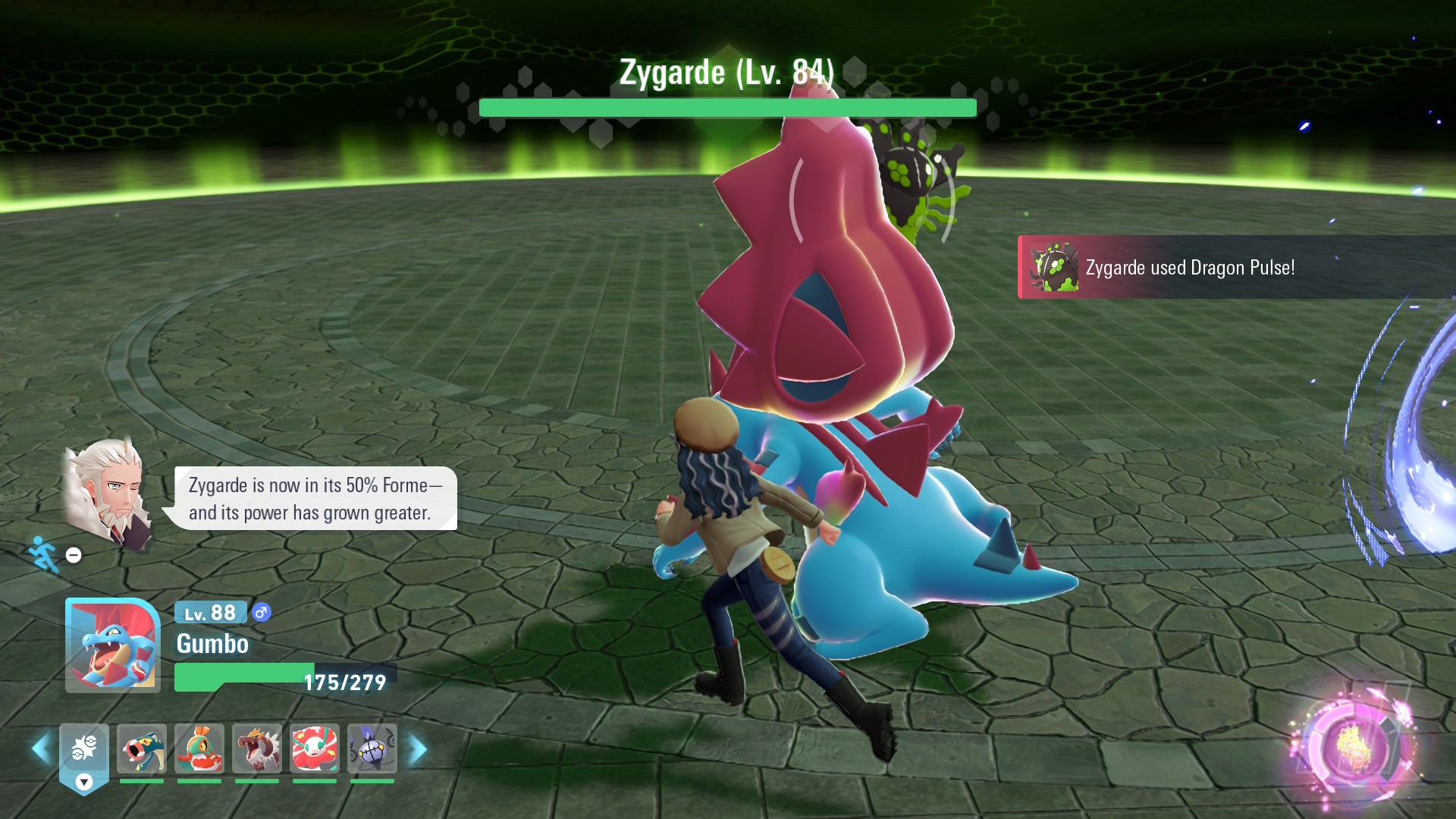The height and width of the screenshot is (819, 1456).
Task: Click the left party cycle arrow
Action: 41,749
